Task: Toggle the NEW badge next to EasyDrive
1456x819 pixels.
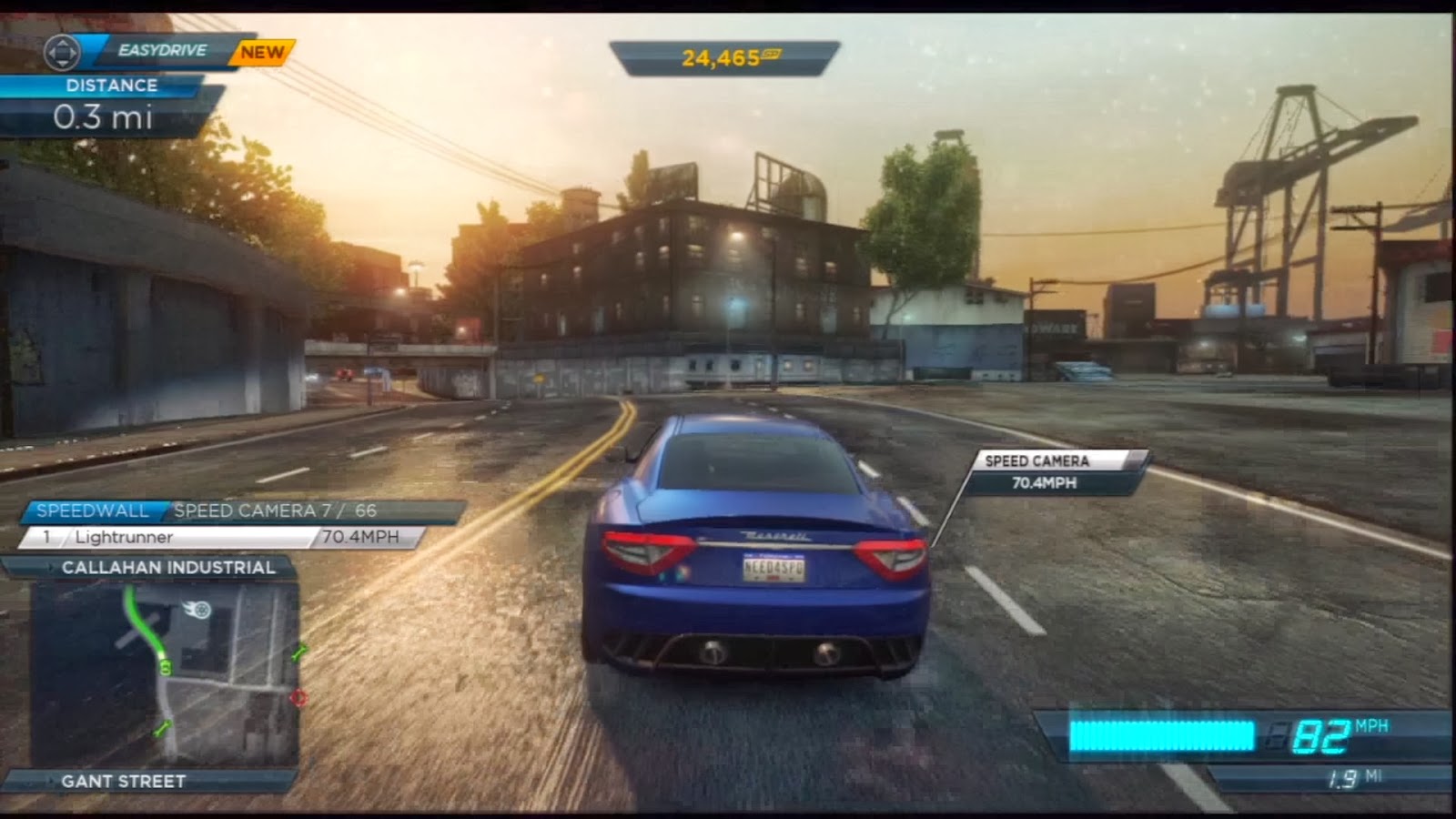Action: (263, 53)
